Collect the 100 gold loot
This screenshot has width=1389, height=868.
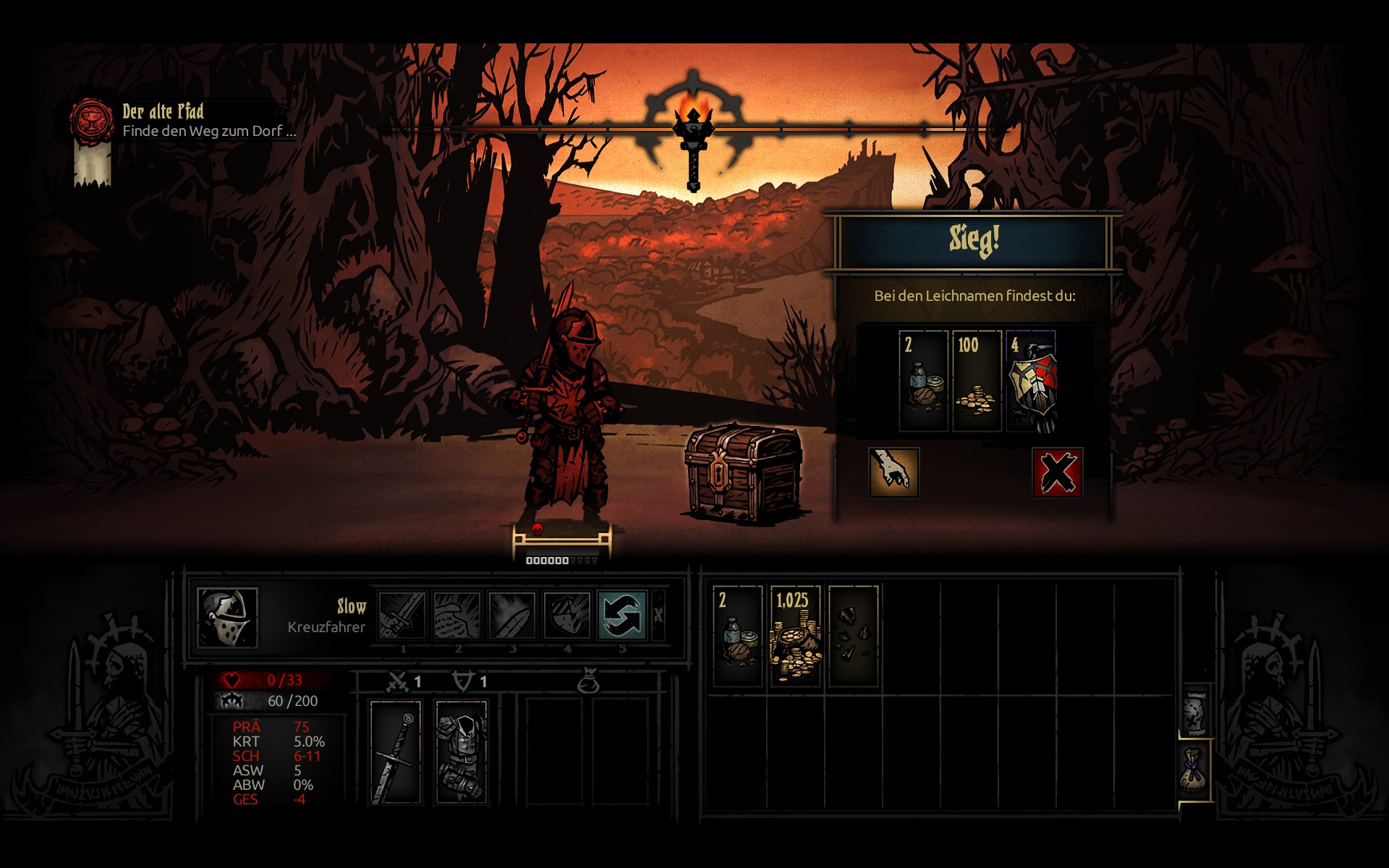click(977, 381)
